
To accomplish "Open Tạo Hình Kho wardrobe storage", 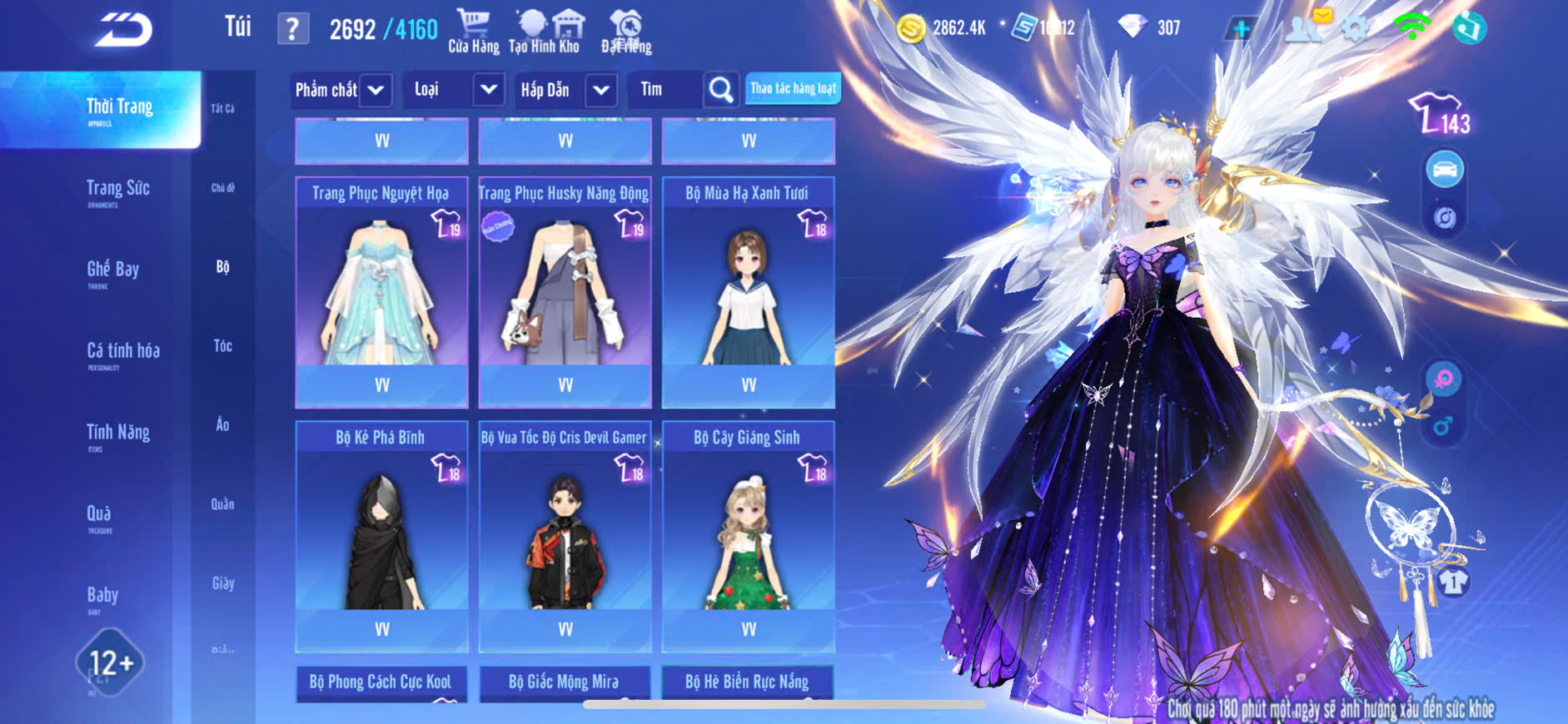I will point(545,32).
